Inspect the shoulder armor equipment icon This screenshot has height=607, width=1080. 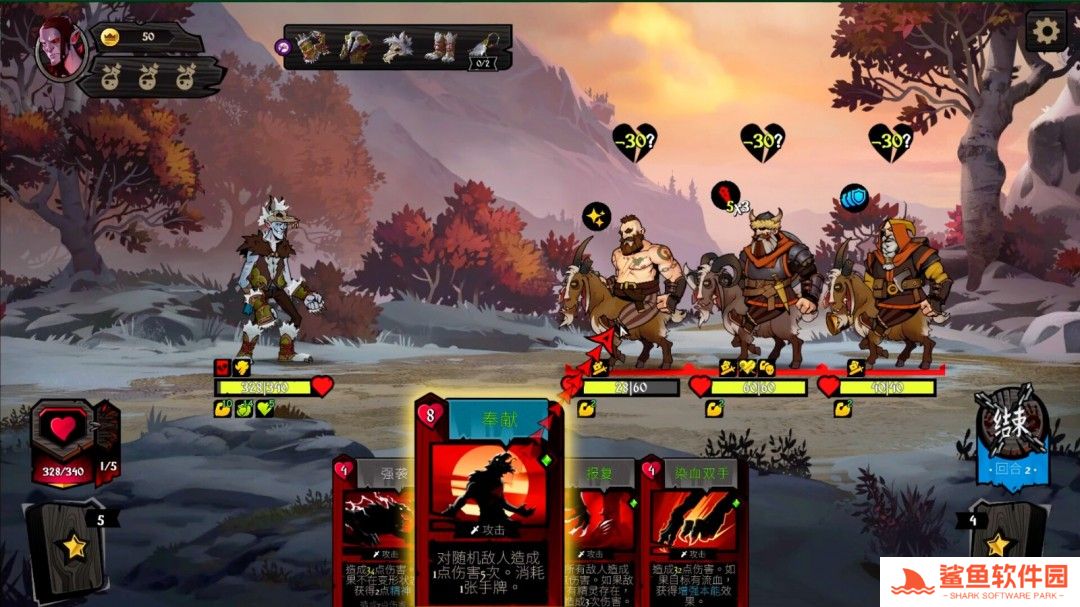355,46
